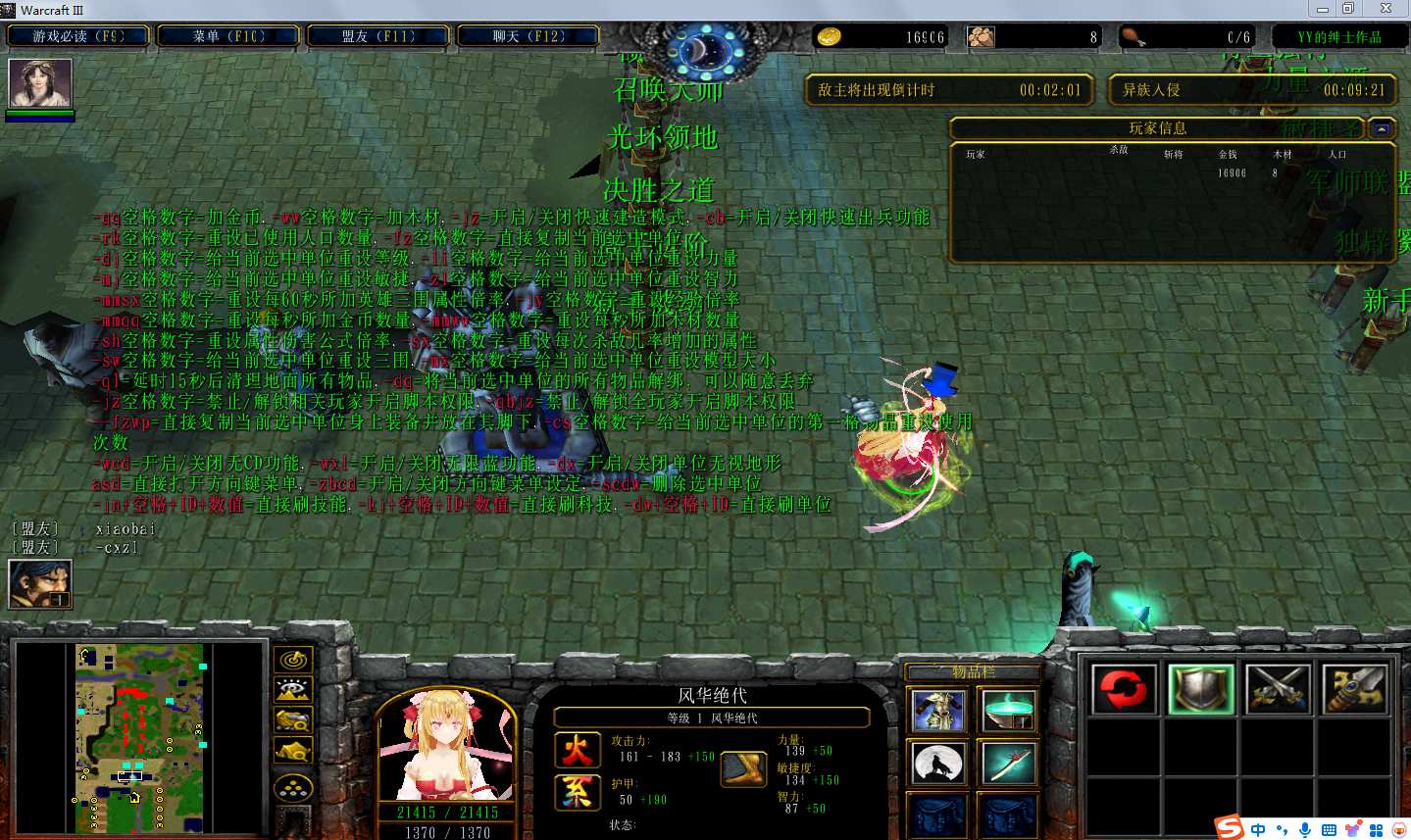
Task: Activate the red circular arrows command
Action: pyautogui.click(x=1123, y=688)
